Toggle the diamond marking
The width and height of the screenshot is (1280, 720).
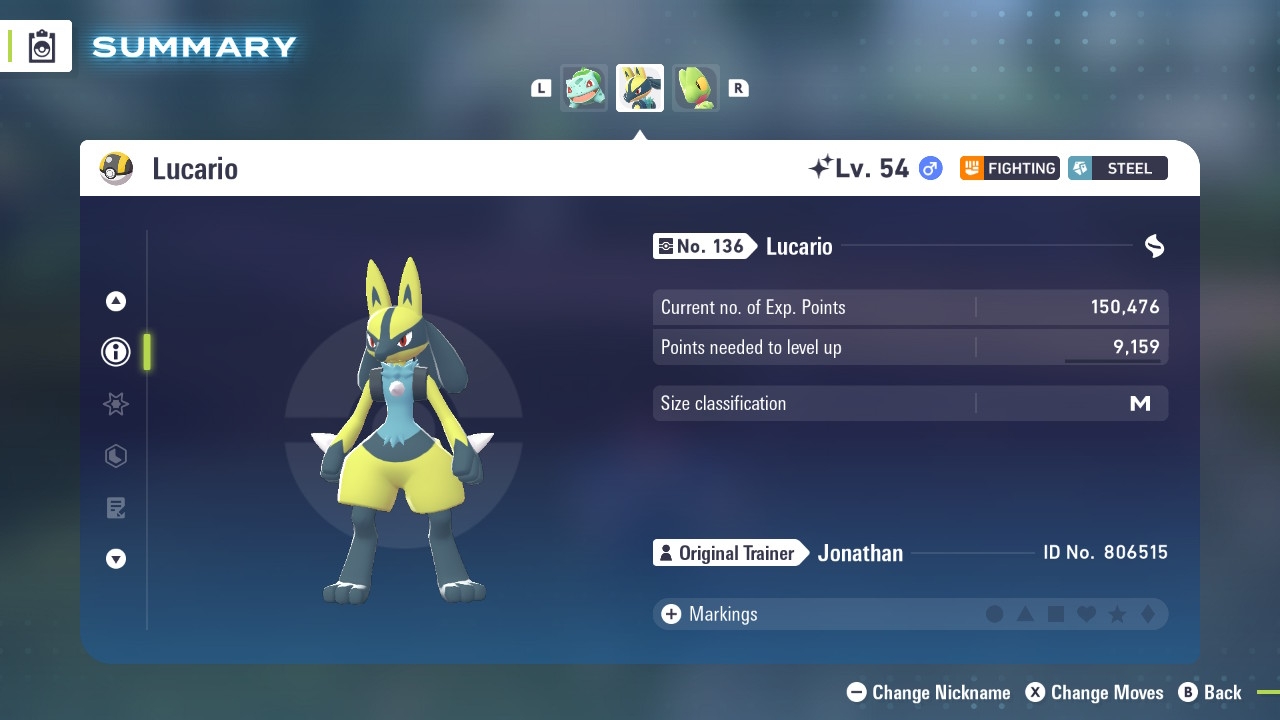(1148, 614)
